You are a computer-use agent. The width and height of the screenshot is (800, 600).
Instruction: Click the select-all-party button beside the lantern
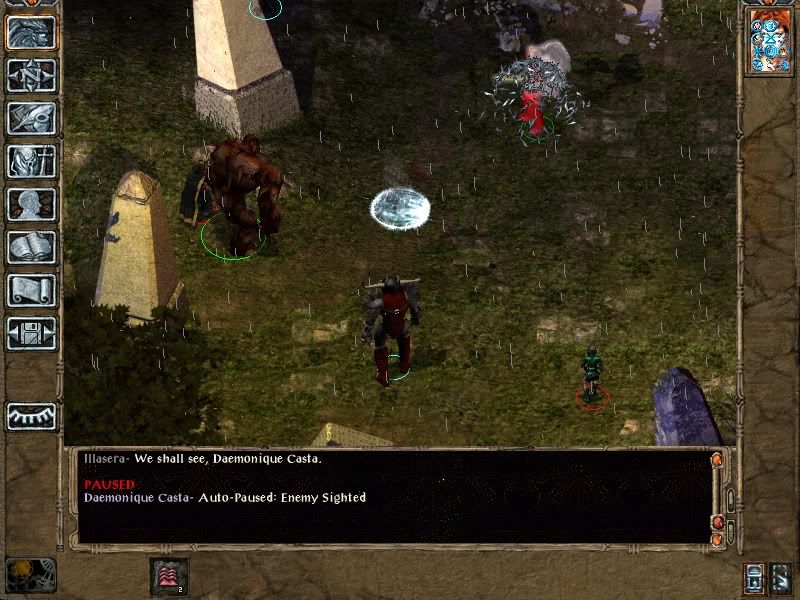(x=781, y=577)
